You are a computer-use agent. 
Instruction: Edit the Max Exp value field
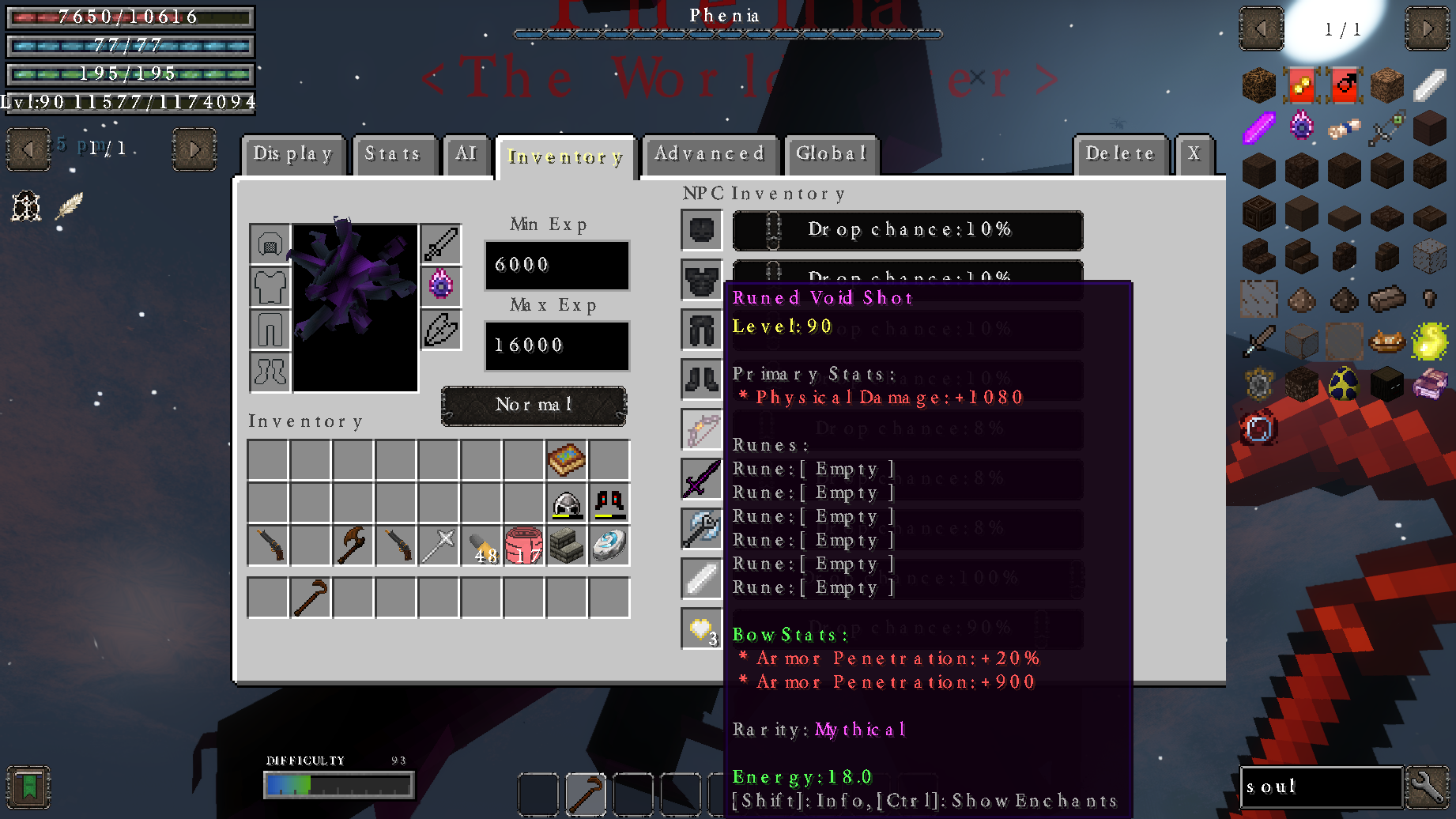pos(556,345)
